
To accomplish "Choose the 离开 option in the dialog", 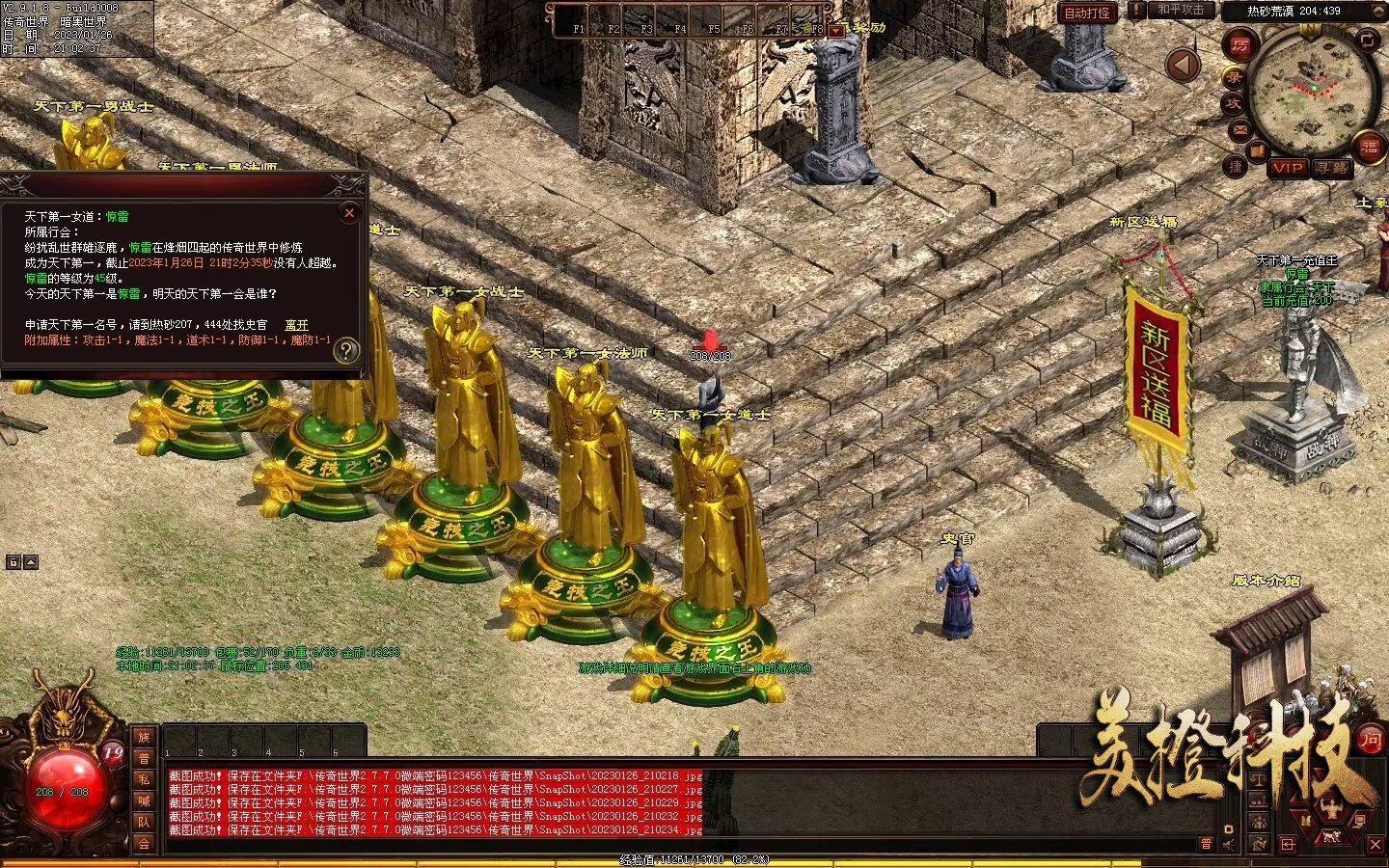I will [296, 325].
